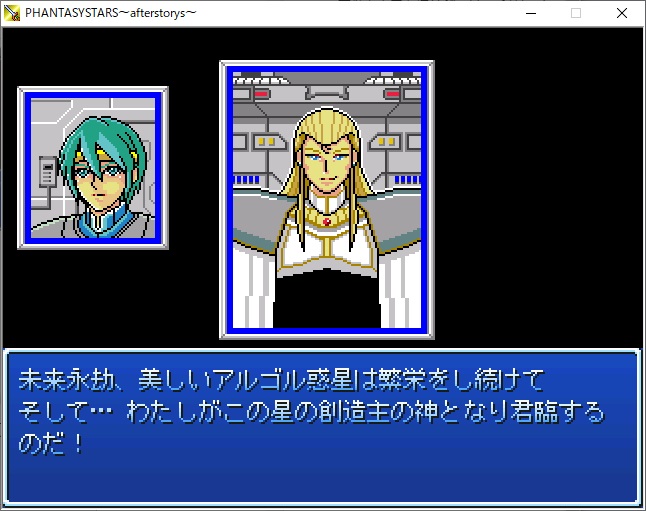Image resolution: width=646 pixels, height=511 pixels.
Task: Advance the blue dialogue message box
Action: pyautogui.click(x=322, y=427)
